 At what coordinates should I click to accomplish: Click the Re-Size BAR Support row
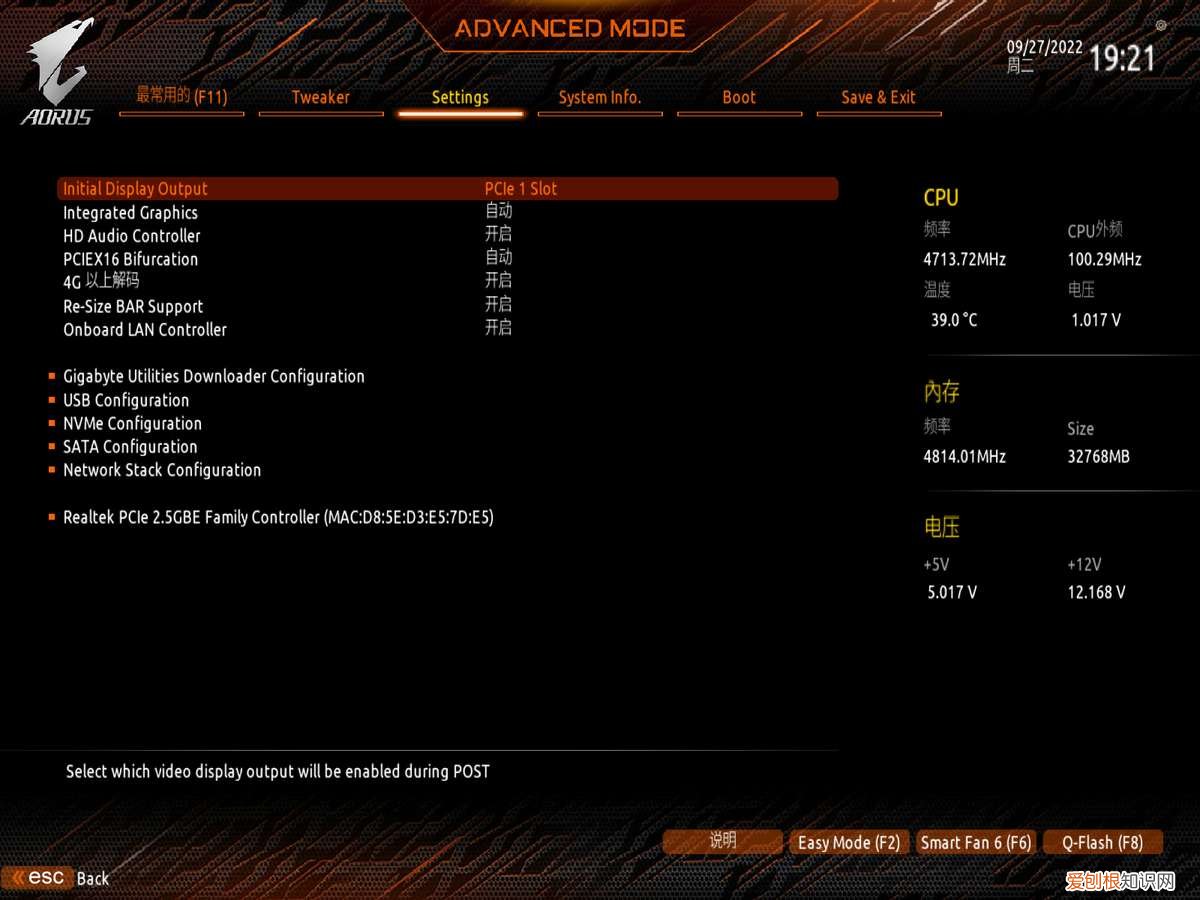pyautogui.click(x=133, y=306)
